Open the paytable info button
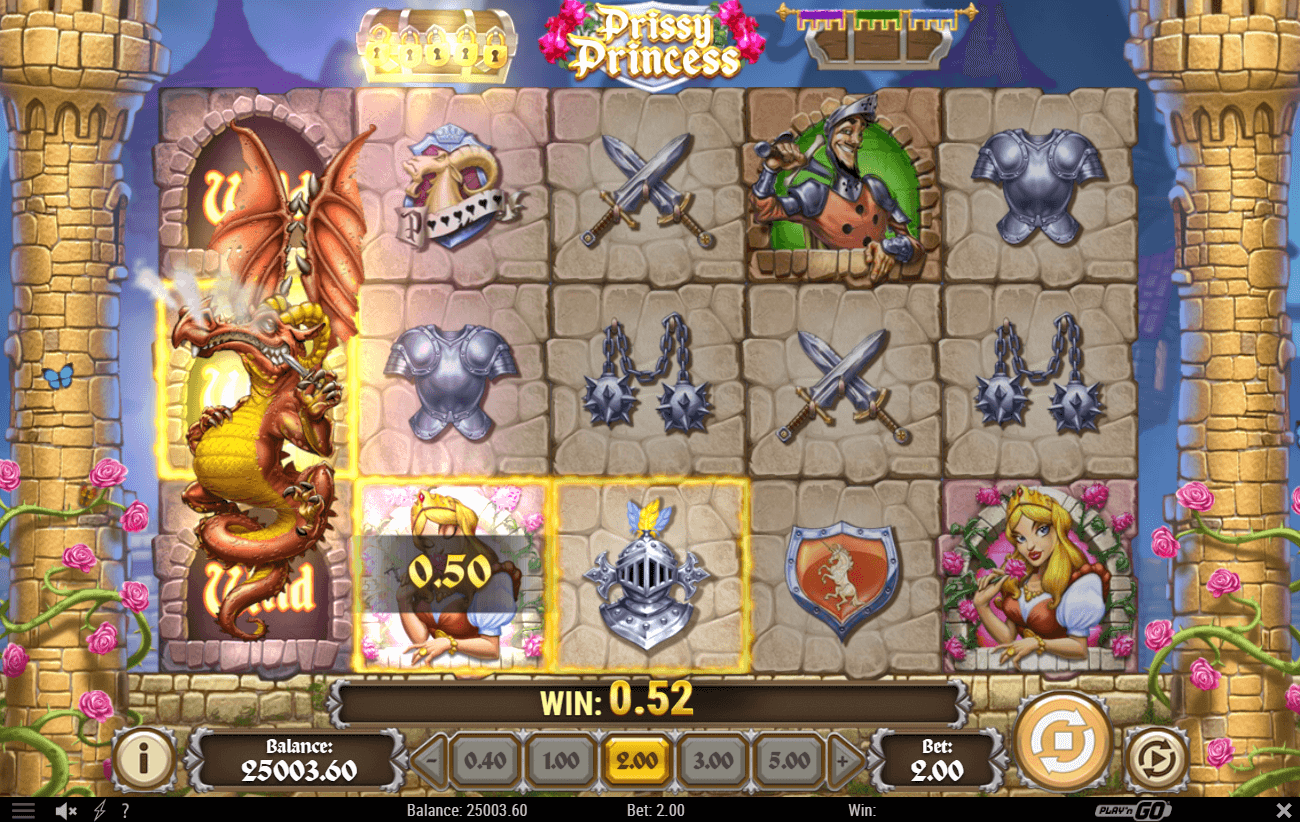 coord(143,759)
